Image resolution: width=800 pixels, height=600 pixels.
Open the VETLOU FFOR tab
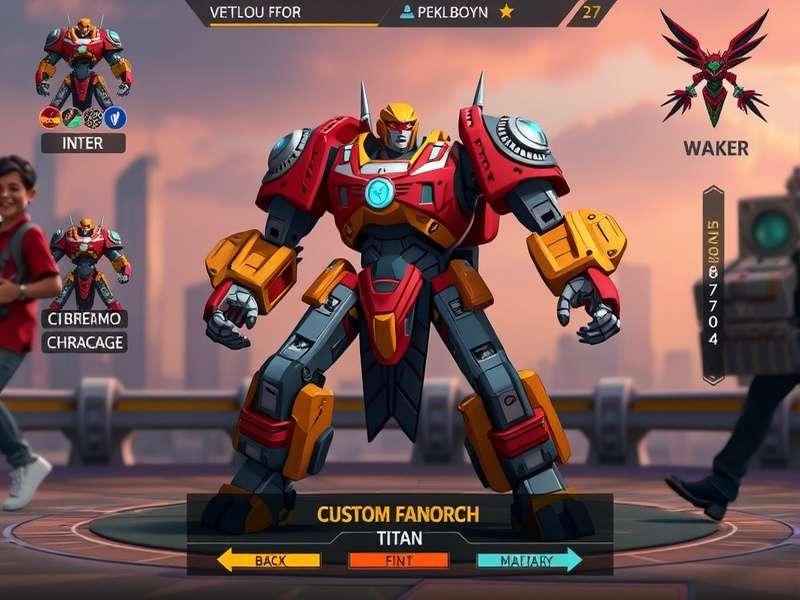(256, 12)
